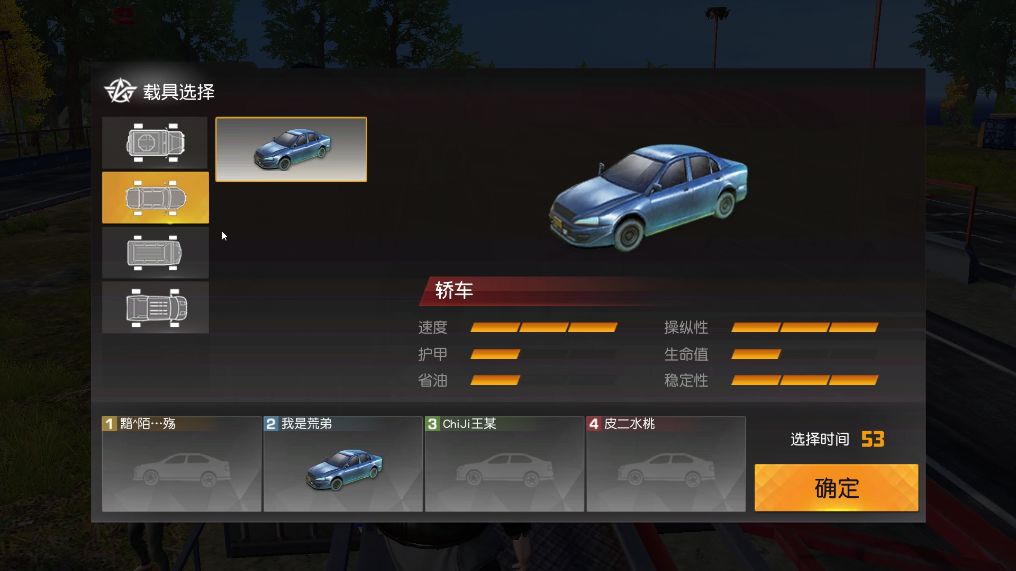Pick the blue sedan thumbnail
The height and width of the screenshot is (571, 1016).
291,149
